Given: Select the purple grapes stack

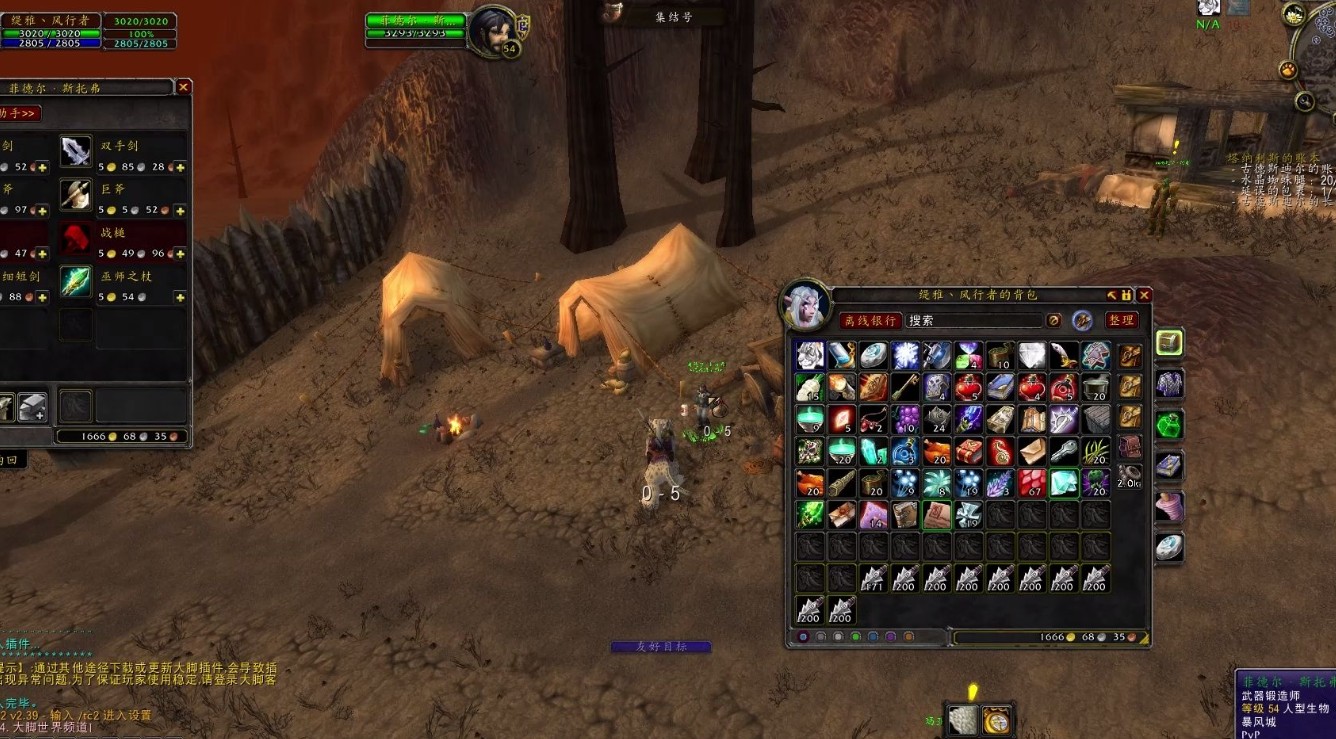Looking at the screenshot, I should coord(906,418).
